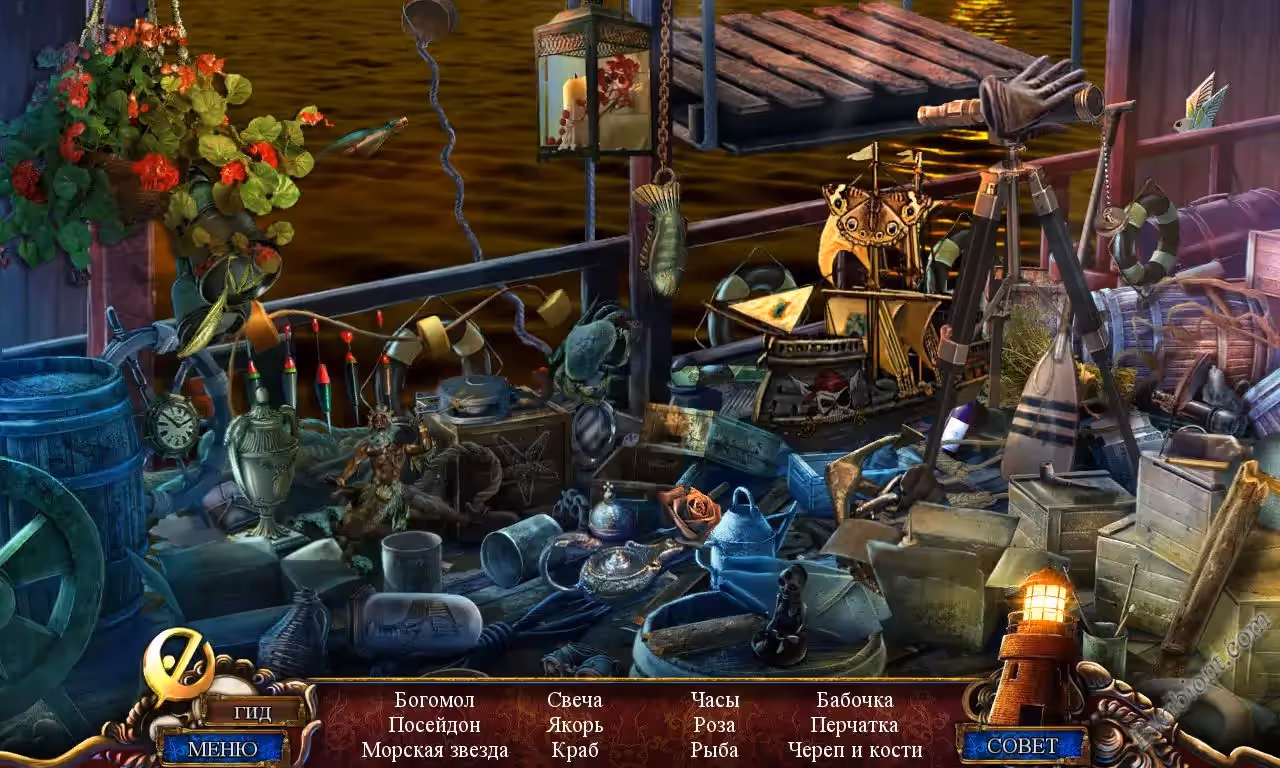Click the golden emblem above ГИД
The image size is (1280, 768).
click(x=178, y=664)
